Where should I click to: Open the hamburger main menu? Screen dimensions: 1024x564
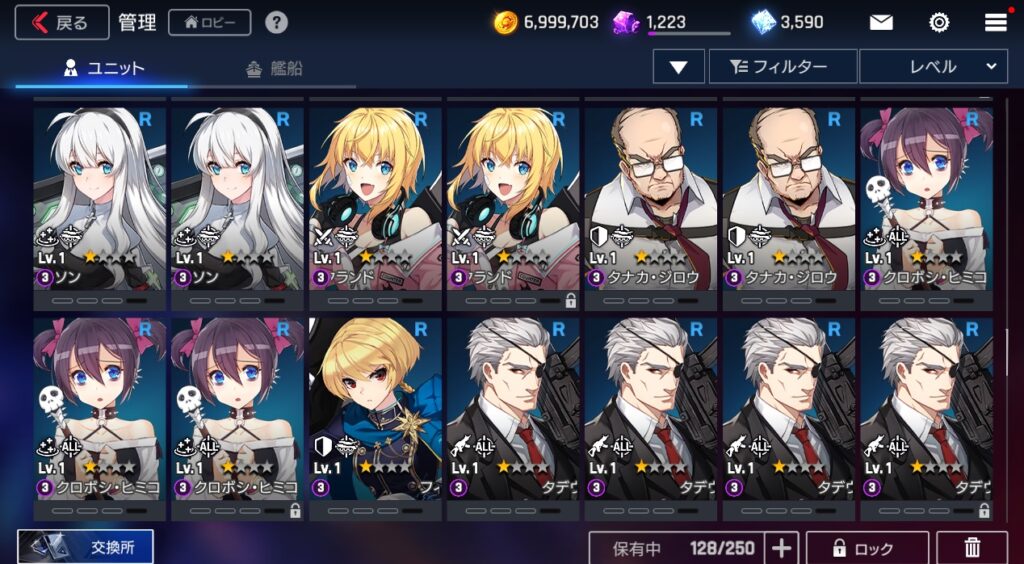coord(995,22)
